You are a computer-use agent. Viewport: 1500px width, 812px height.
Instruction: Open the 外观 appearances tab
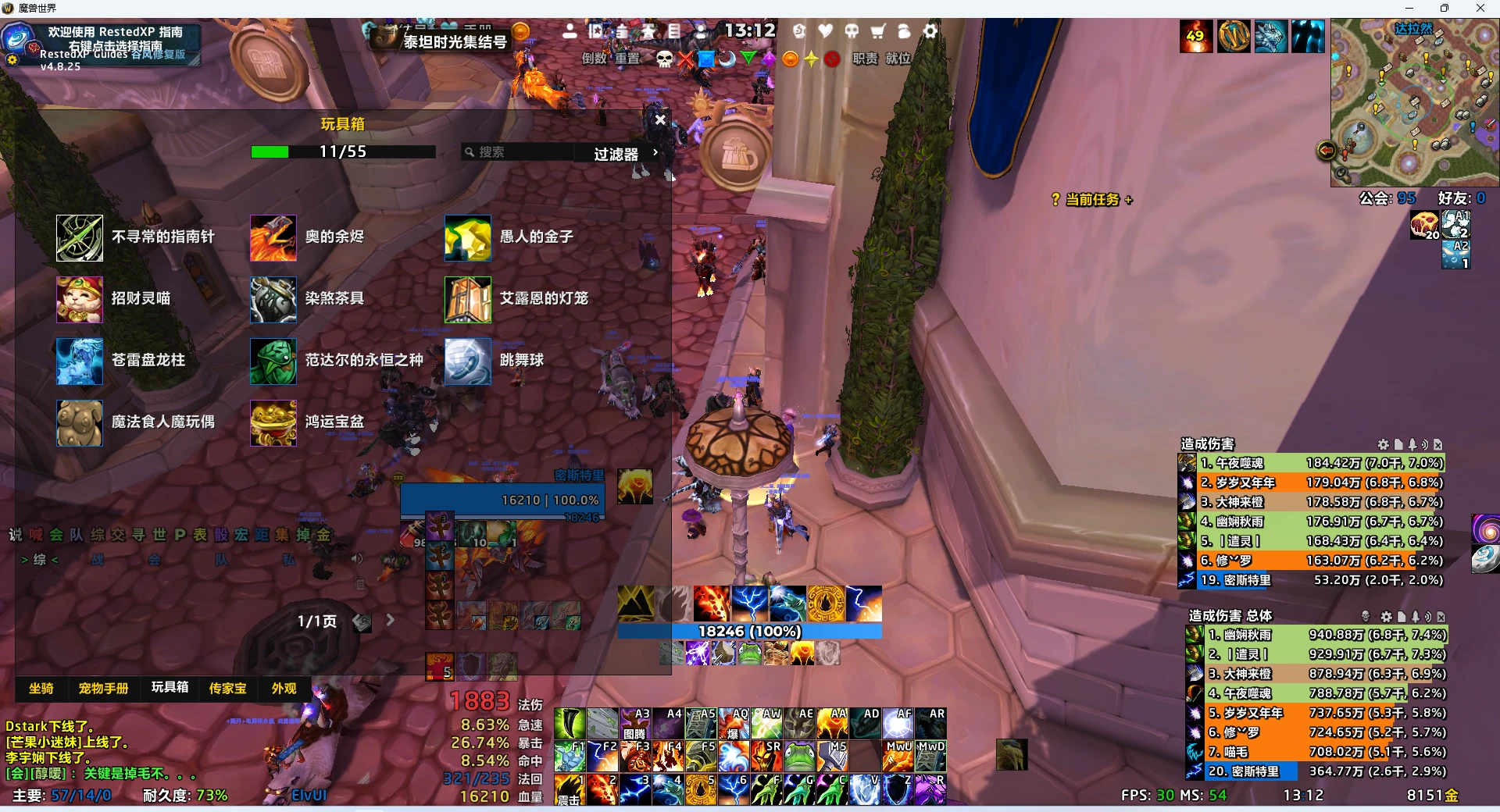tap(284, 688)
